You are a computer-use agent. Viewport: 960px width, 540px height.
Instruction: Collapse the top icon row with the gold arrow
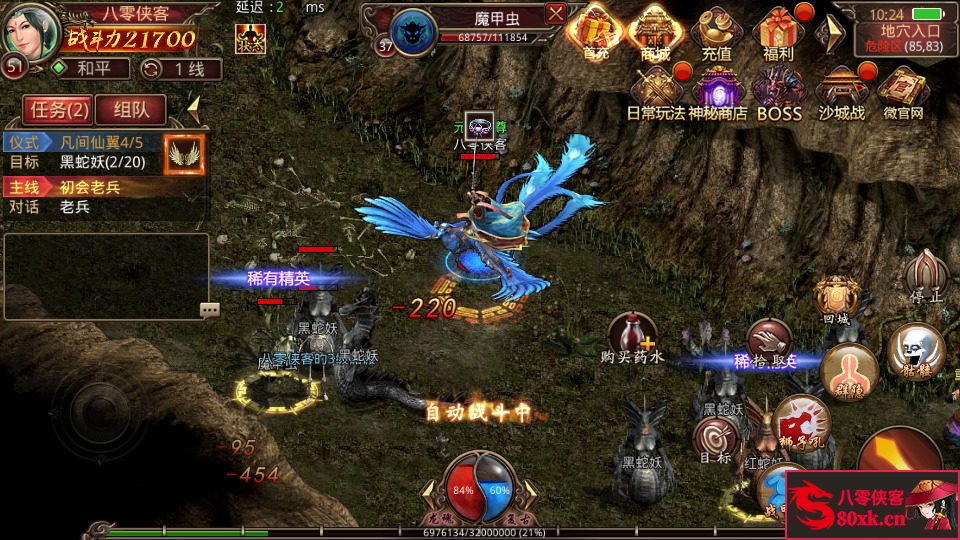click(829, 33)
